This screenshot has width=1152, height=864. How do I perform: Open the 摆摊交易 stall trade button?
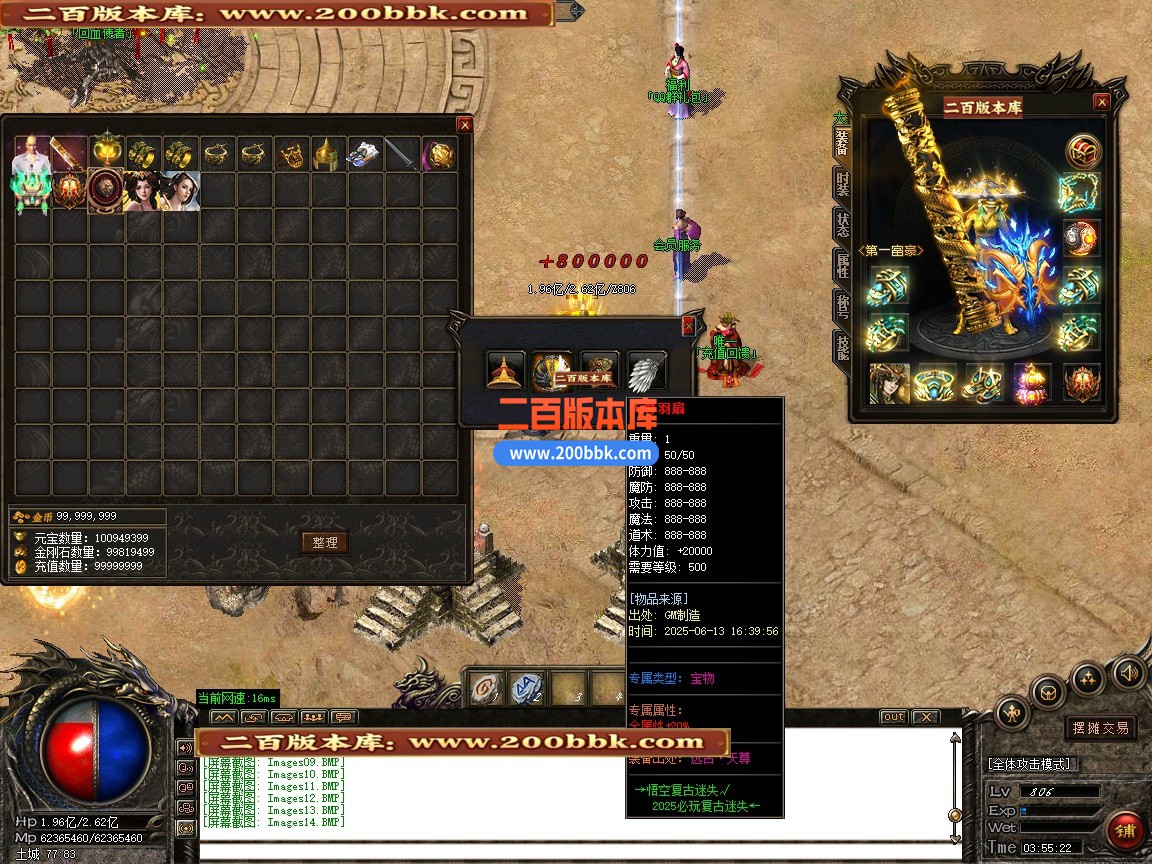pos(1101,728)
